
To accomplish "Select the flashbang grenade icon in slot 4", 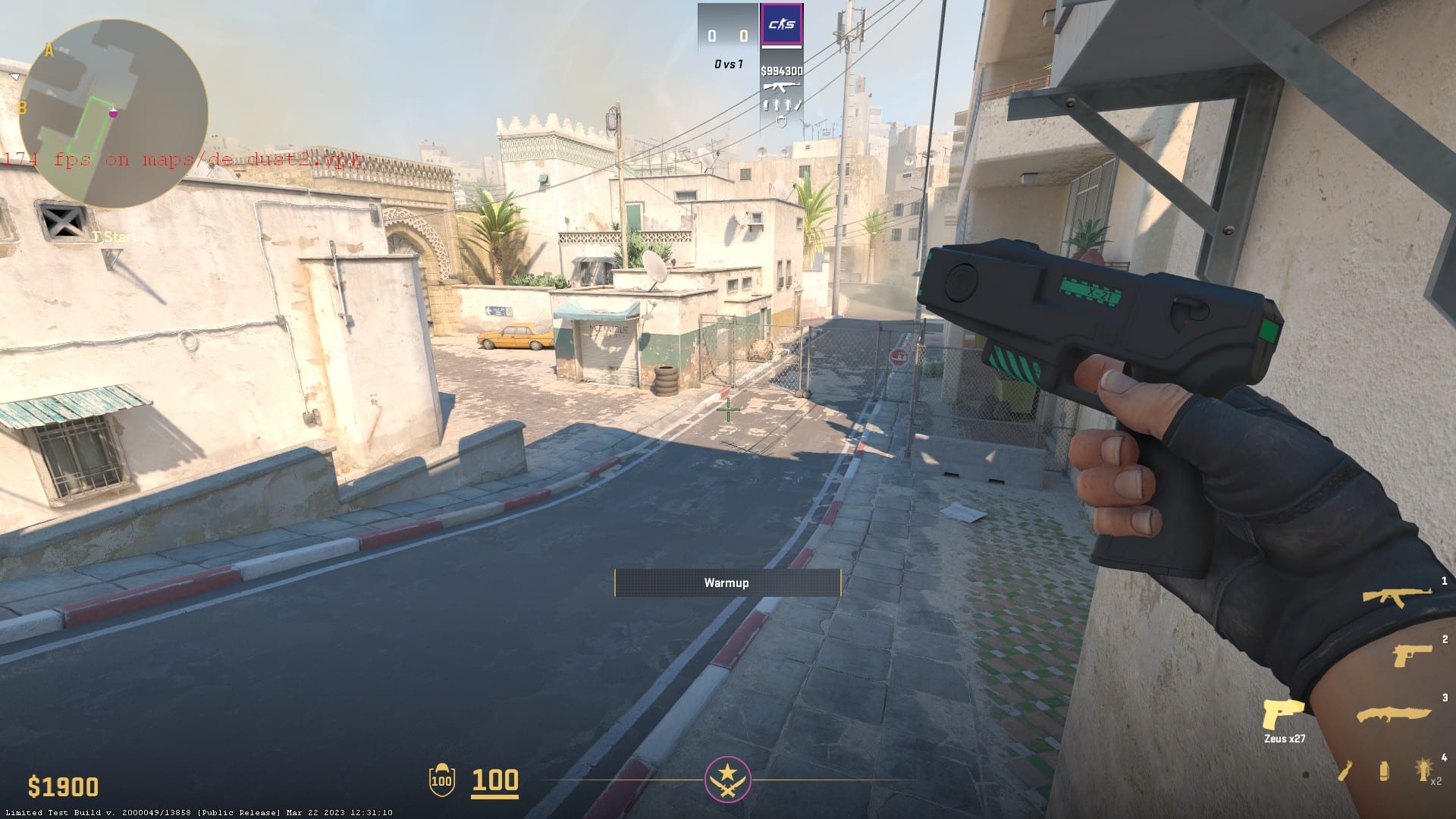I will tap(1423, 770).
